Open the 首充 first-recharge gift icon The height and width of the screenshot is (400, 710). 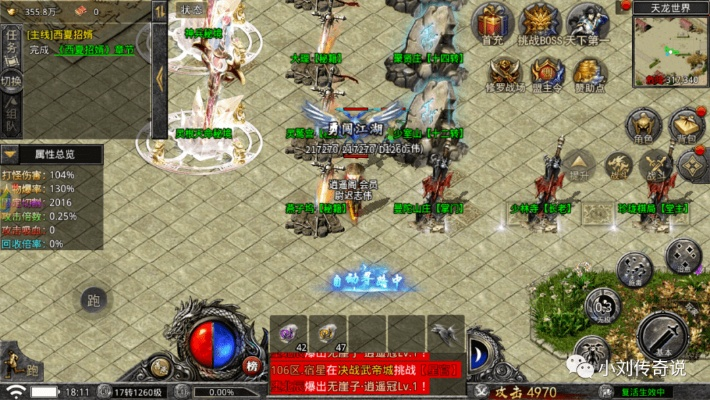click(x=491, y=22)
